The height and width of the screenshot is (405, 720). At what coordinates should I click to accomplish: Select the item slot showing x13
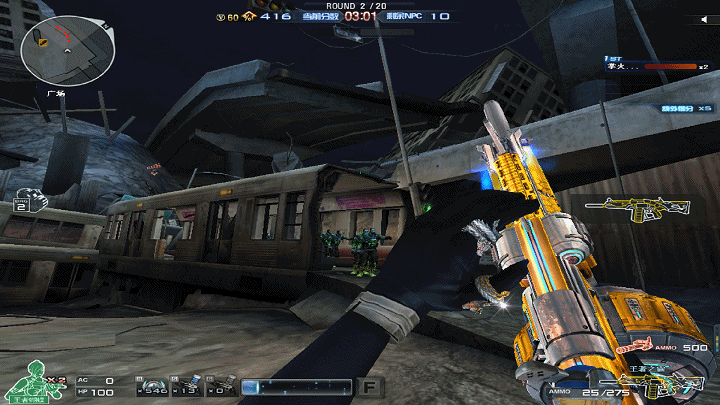[187, 385]
